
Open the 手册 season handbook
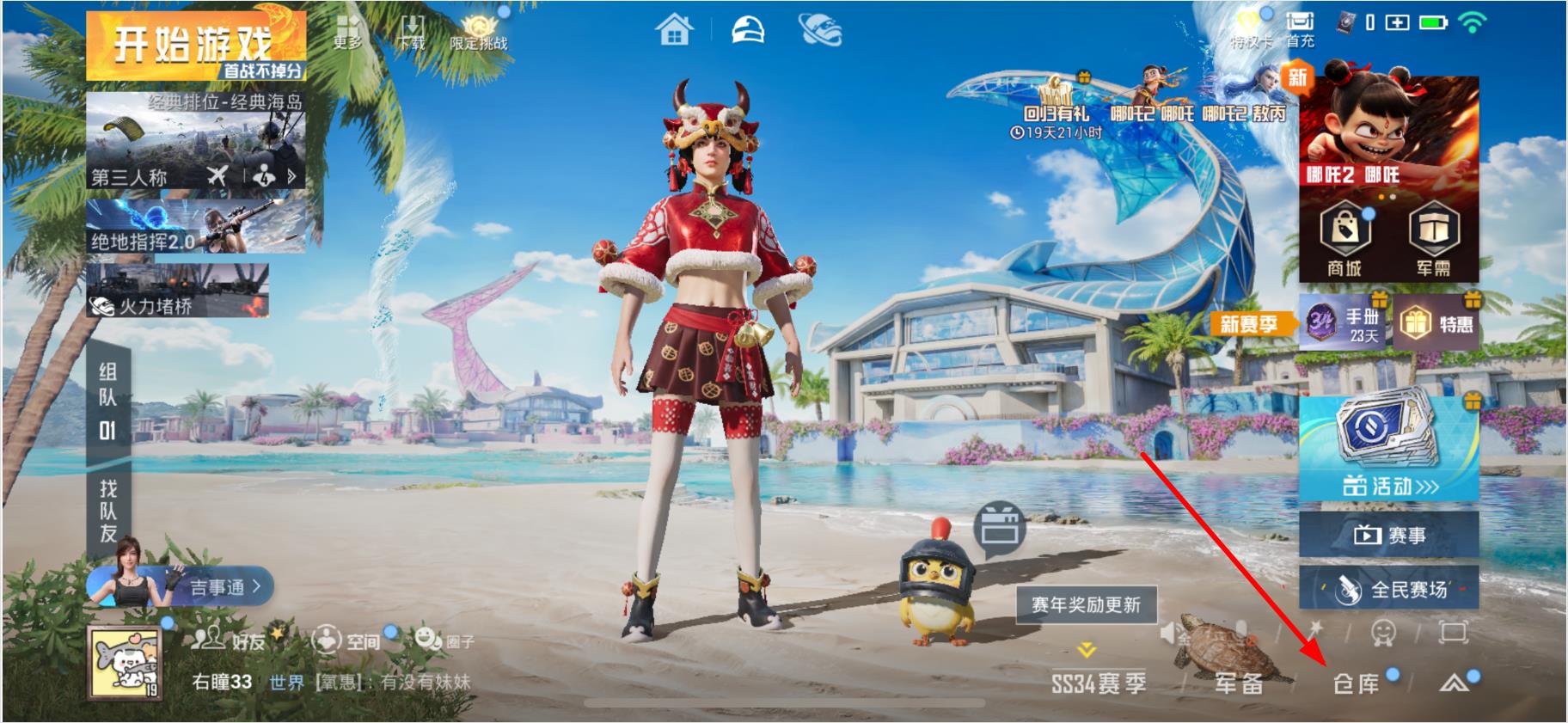click(1344, 324)
